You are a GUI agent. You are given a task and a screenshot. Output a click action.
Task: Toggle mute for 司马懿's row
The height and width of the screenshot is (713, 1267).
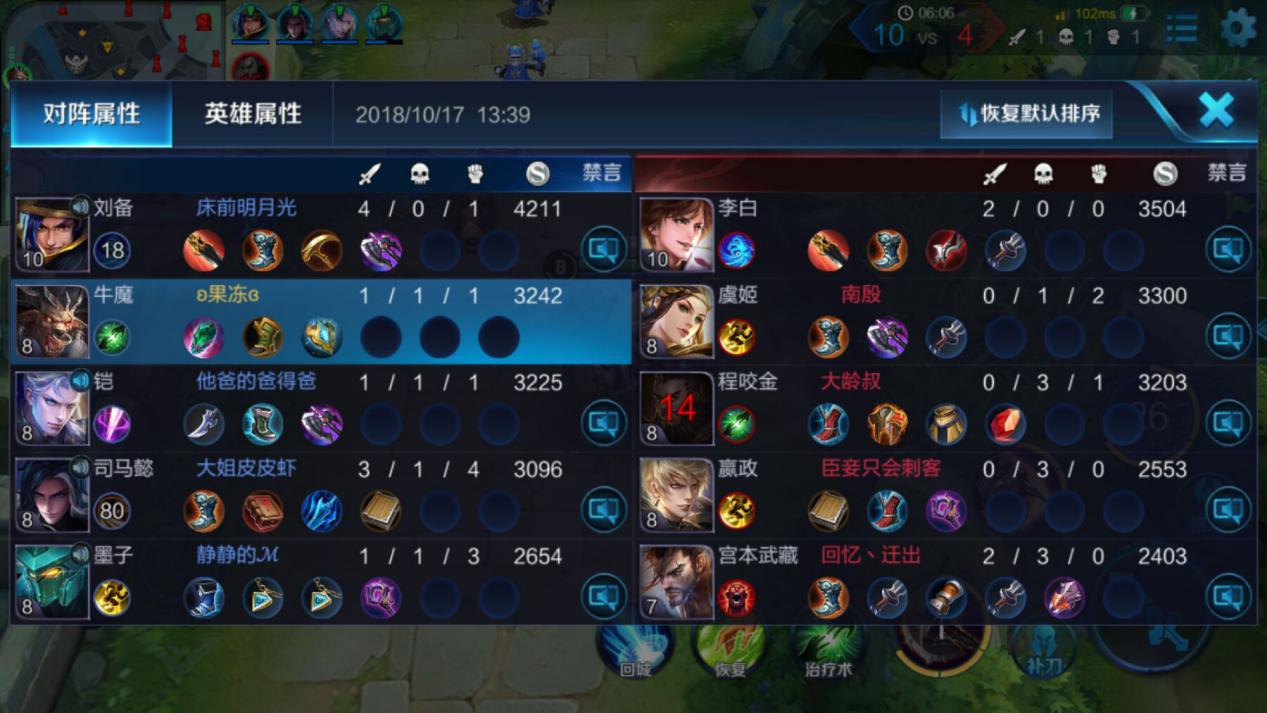603,510
